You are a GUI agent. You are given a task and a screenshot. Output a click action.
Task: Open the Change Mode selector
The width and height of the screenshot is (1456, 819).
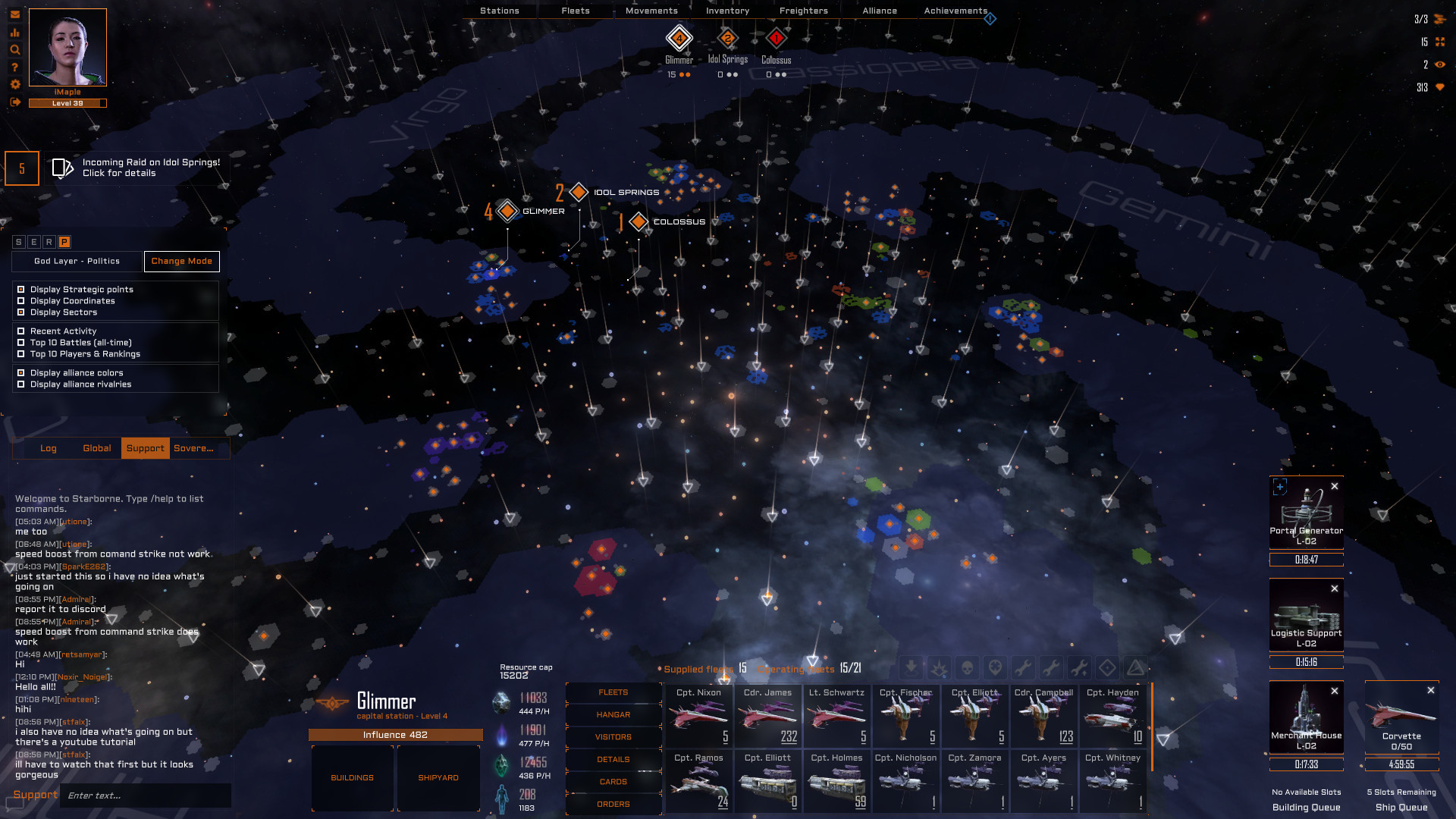coord(181,261)
